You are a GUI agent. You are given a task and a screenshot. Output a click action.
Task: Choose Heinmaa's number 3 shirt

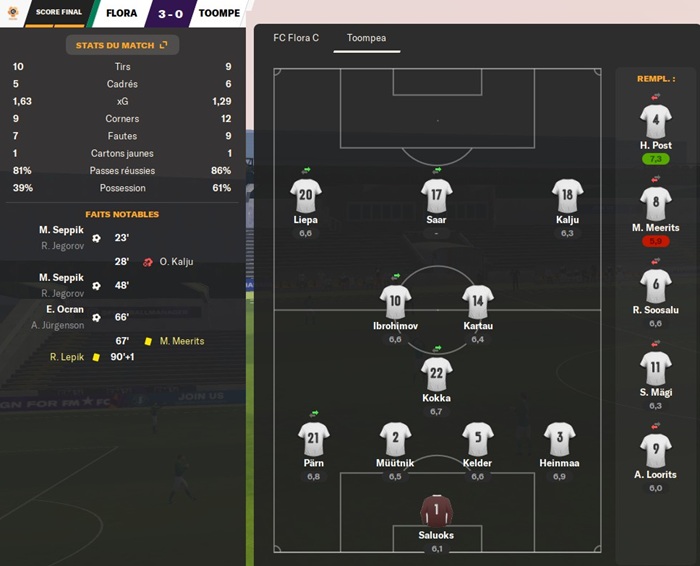tap(559, 438)
